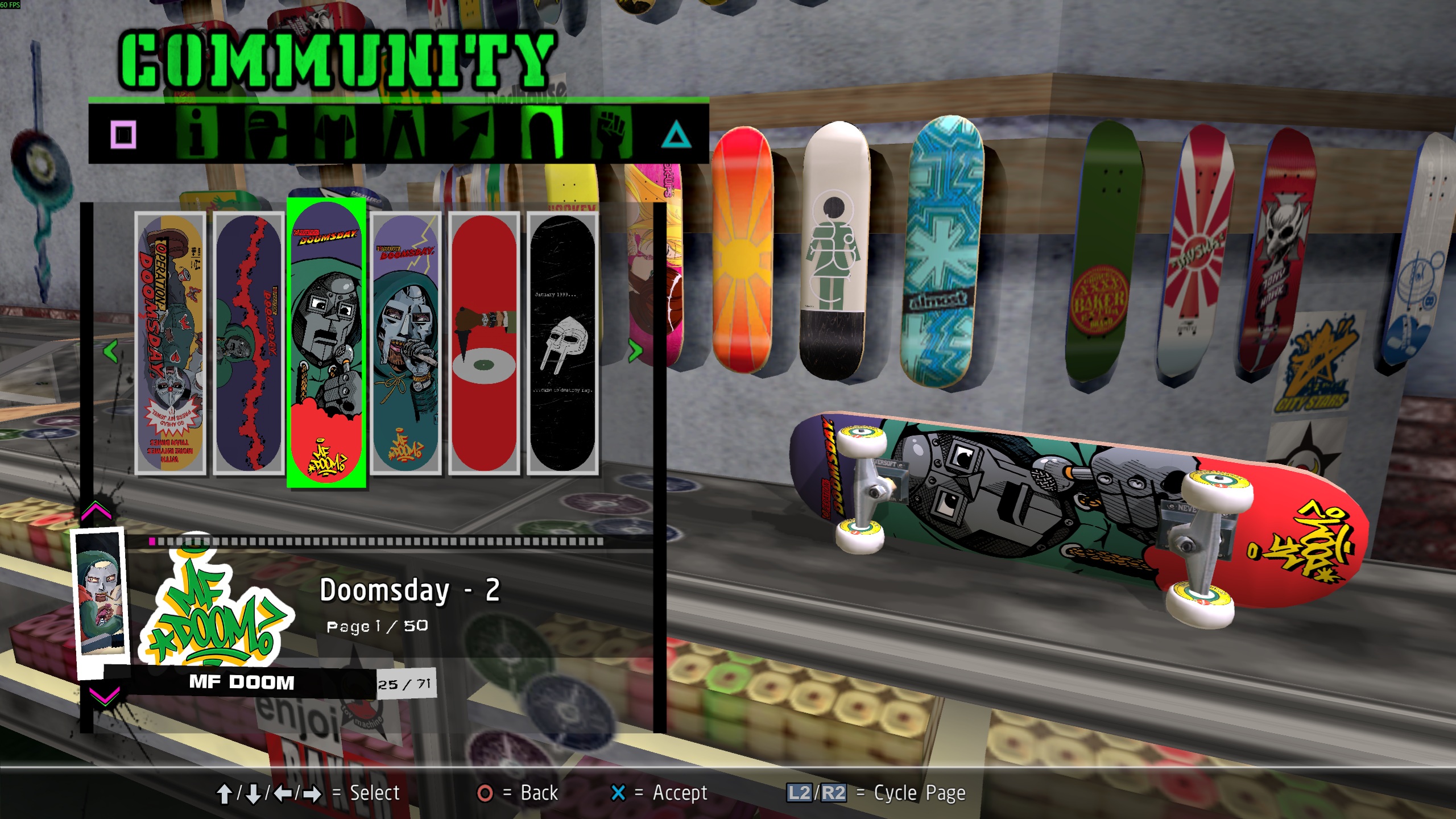
Task: Select the red deck with vinyl record
Action: tap(484, 343)
